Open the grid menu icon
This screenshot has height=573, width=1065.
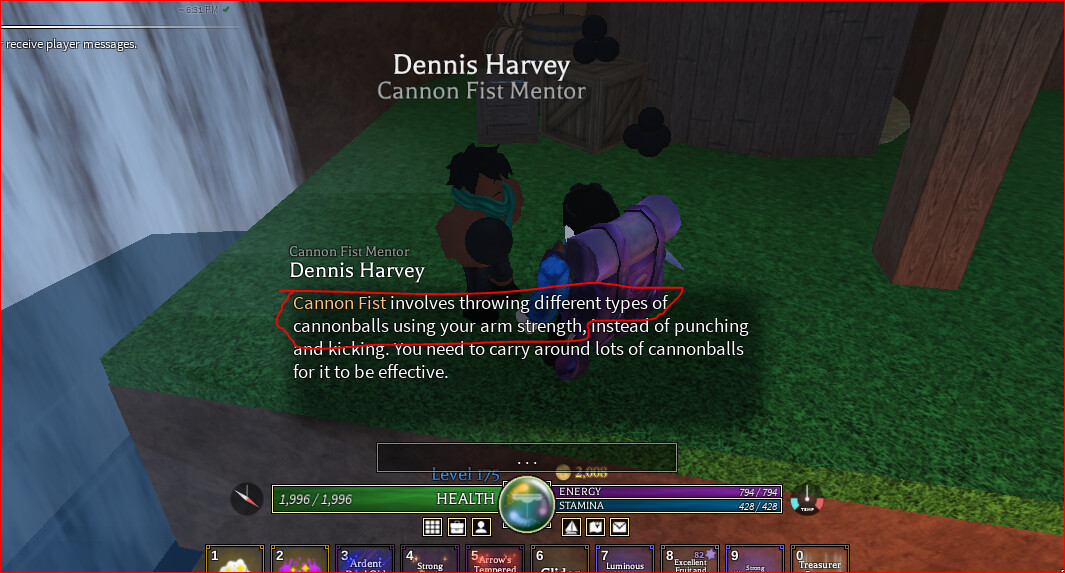coord(433,526)
